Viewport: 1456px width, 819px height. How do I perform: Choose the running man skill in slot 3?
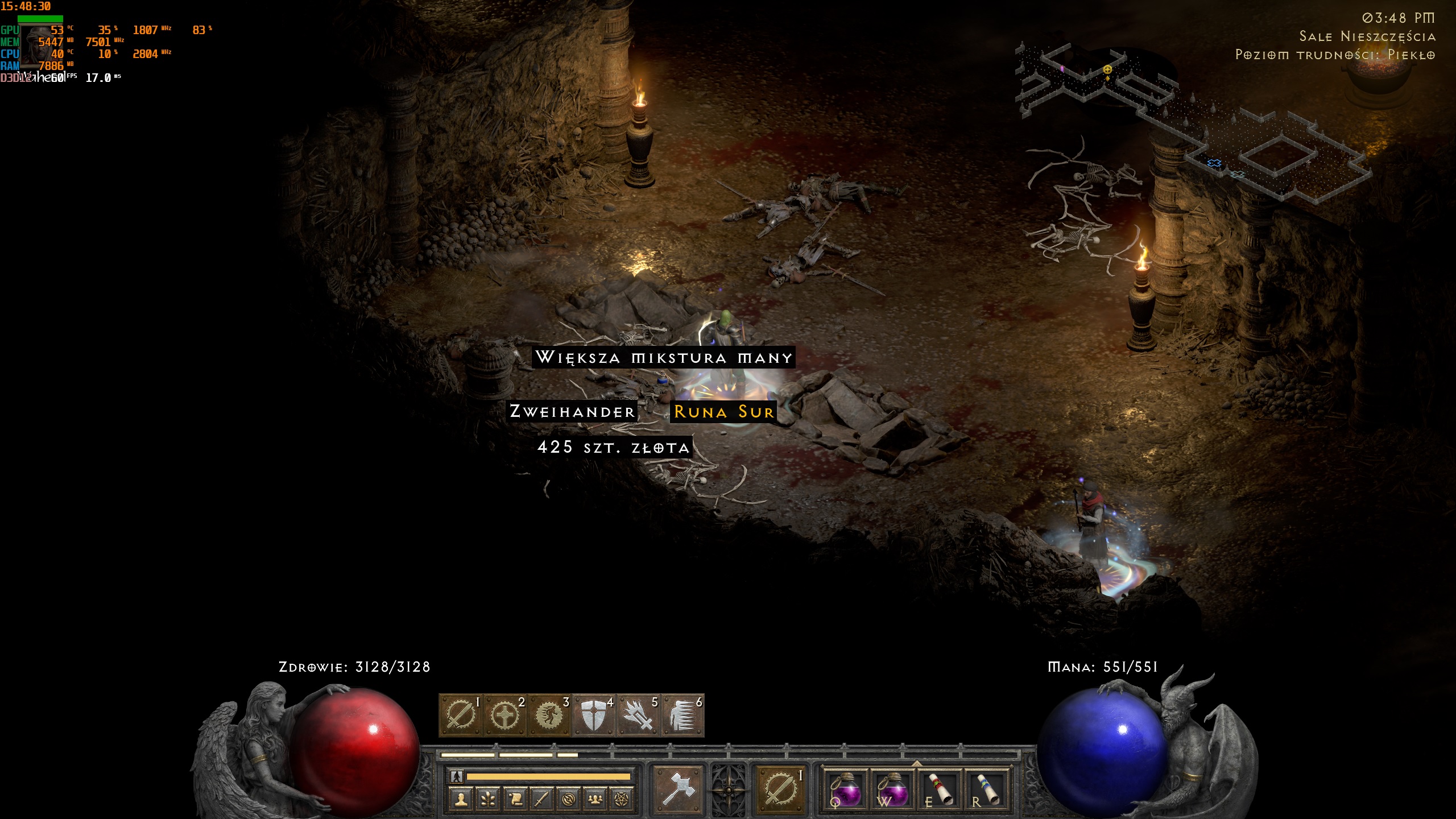tap(549, 715)
